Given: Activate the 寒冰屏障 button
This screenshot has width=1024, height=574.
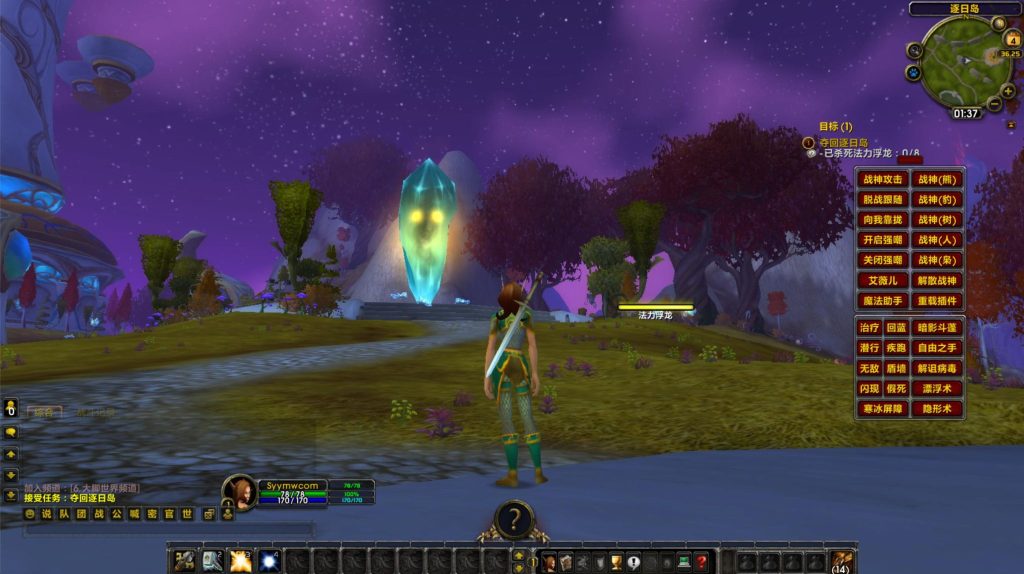Looking at the screenshot, I should click(883, 409).
